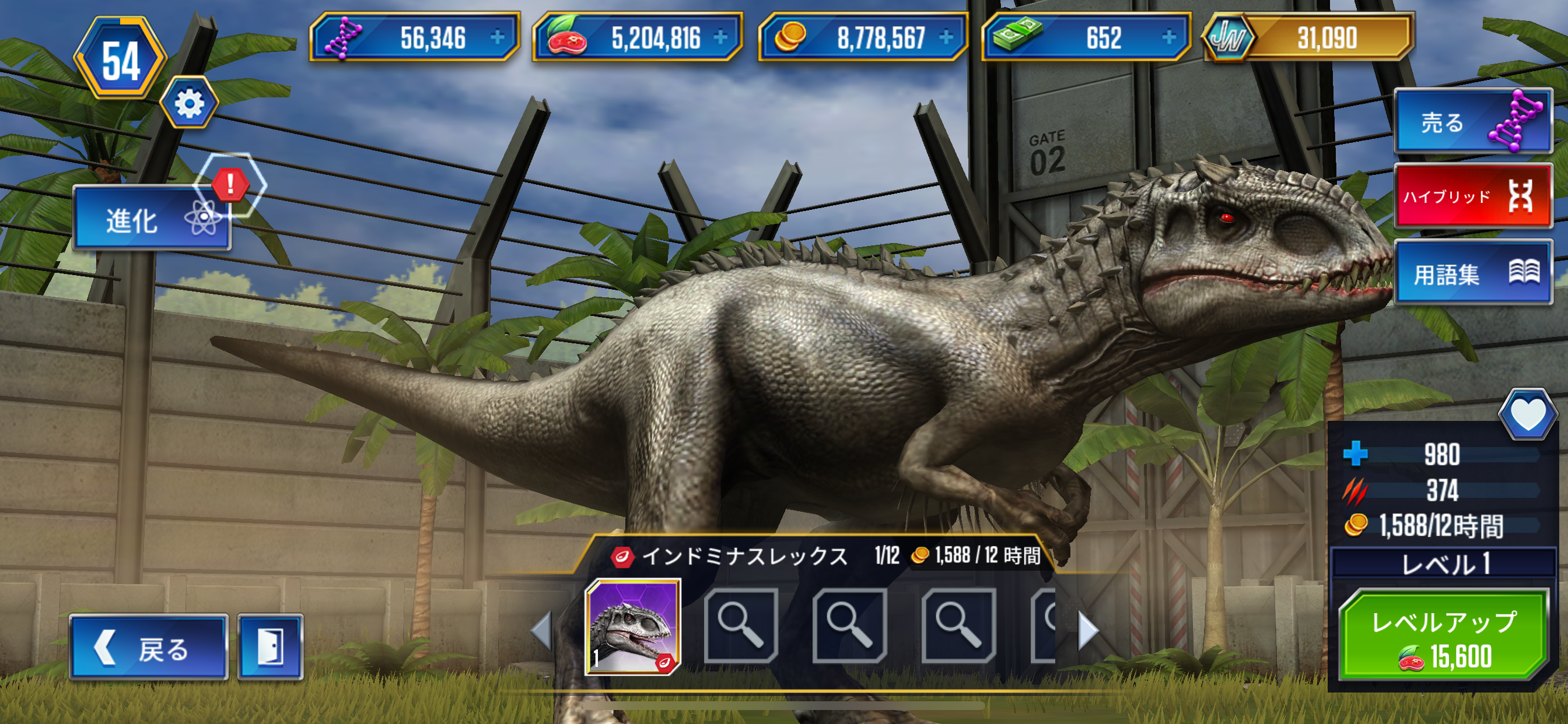Show previous dinosaurs with left arrow
Image resolution: width=1568 pixels, height=724 pixels.
[541, 630]
